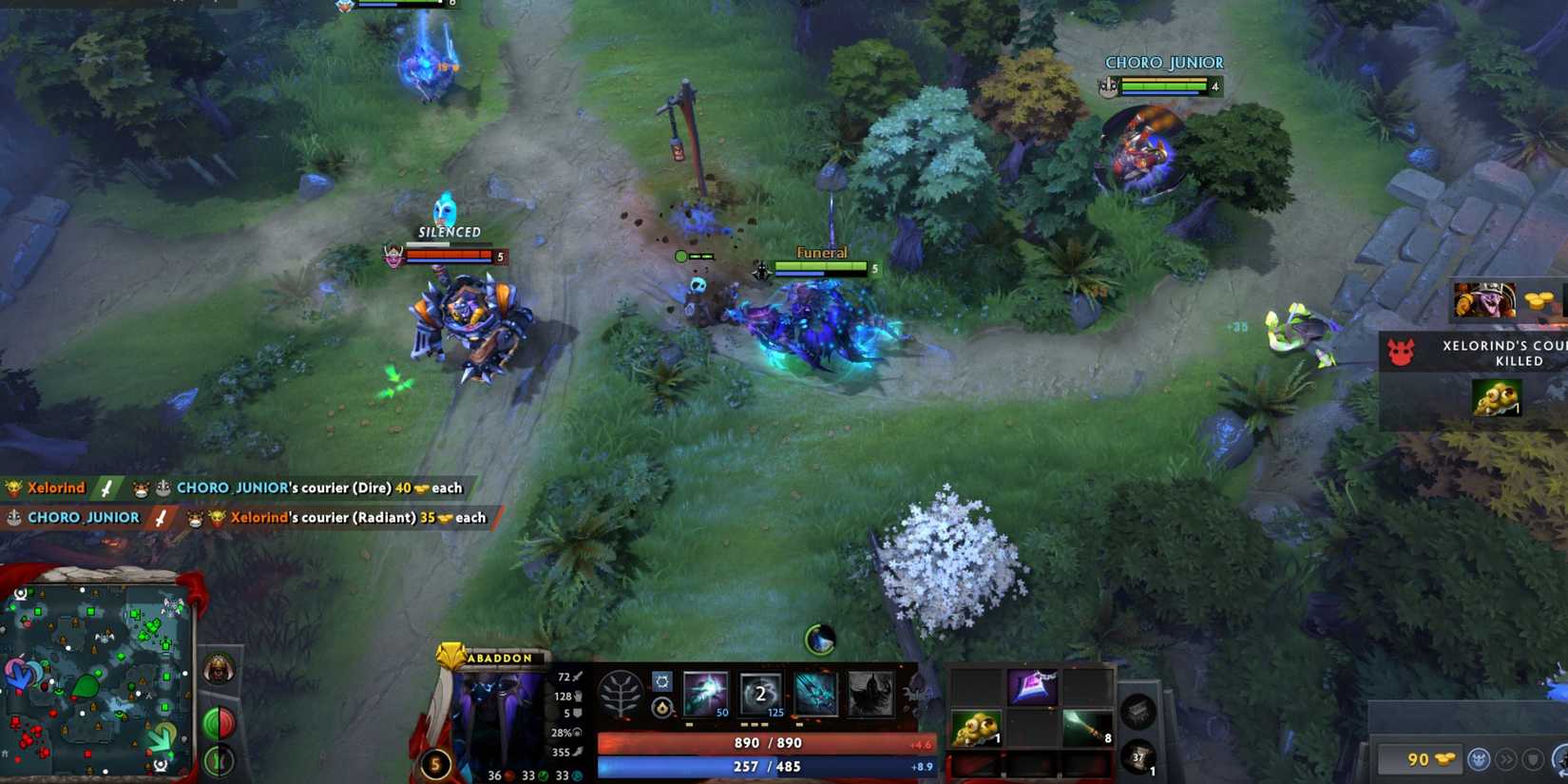The height and width of the screenshot is (784, 1568).
Task: Trigger a Scan below the glyph button
Action: click(x=220, y=760)
